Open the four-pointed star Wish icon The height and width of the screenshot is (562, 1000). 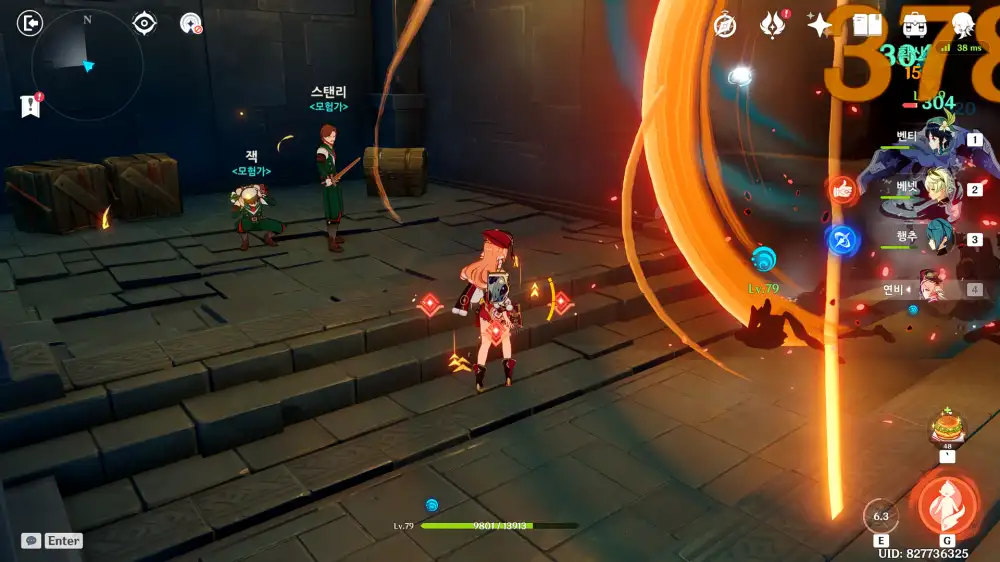(x=820, y=25)
